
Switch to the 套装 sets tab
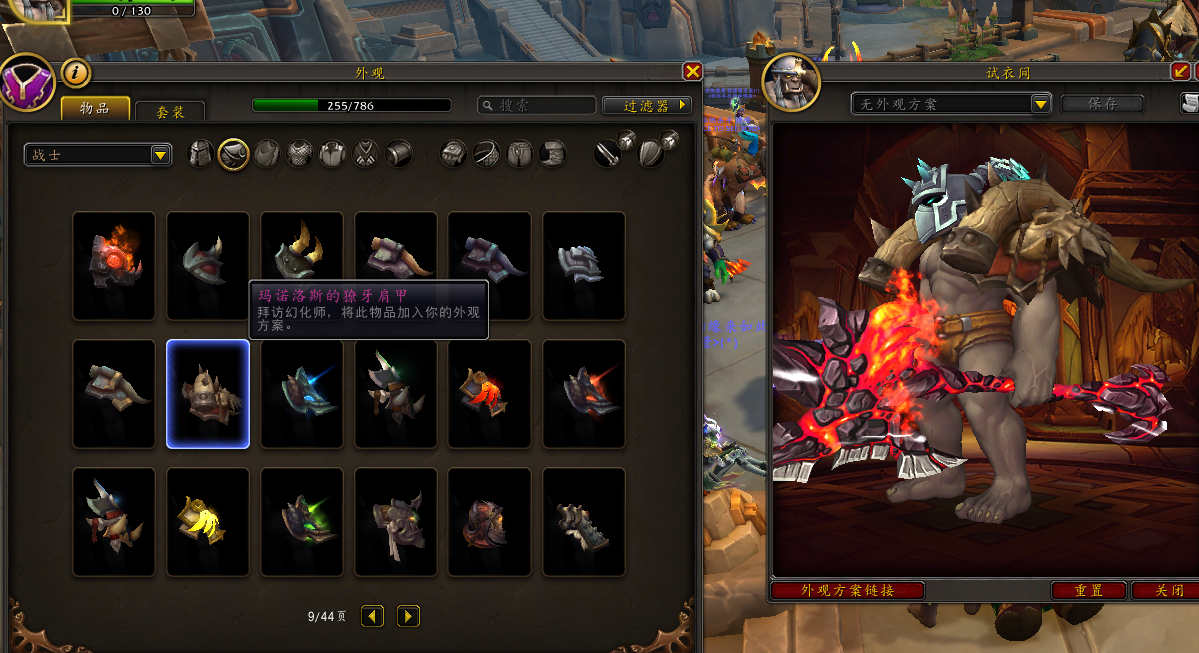169,112
